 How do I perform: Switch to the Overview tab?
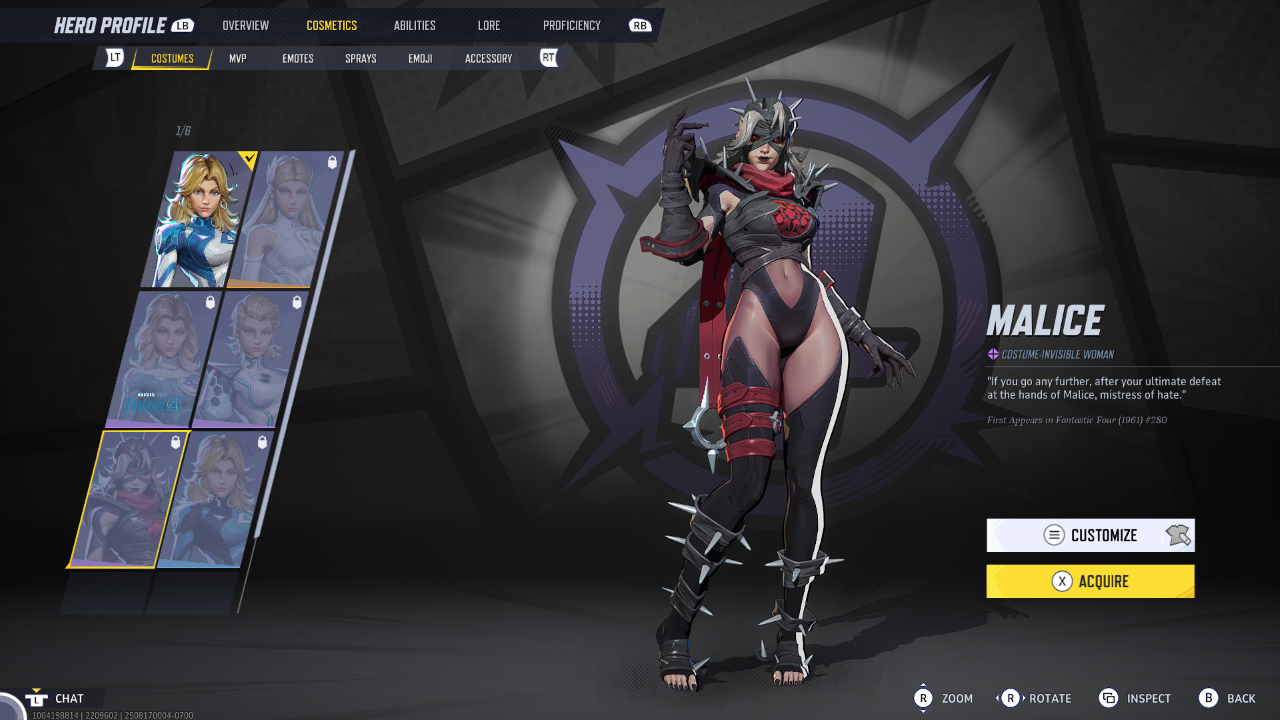(245, 25)
